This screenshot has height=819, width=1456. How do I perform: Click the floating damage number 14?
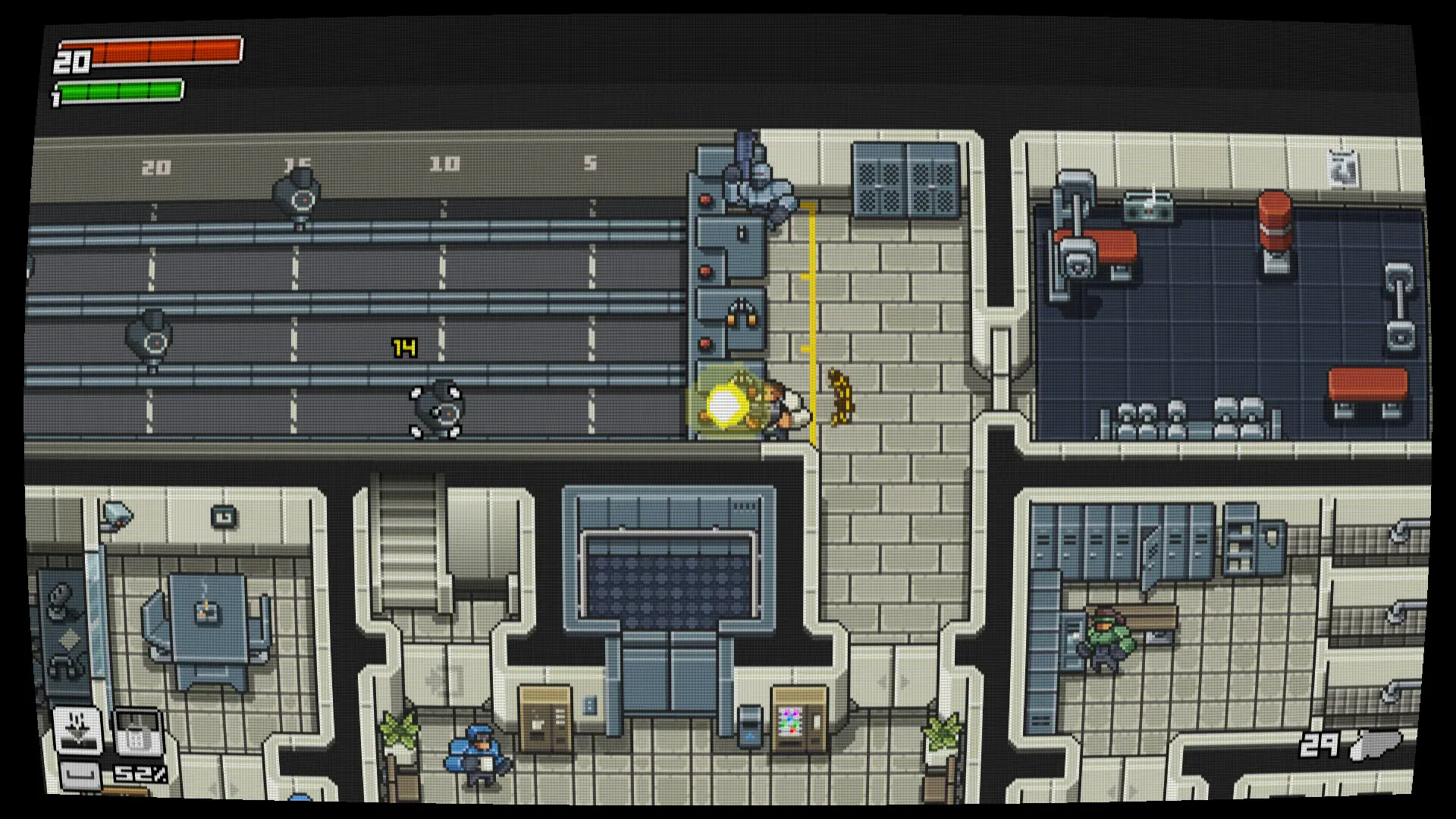click(x=403, y=346)
